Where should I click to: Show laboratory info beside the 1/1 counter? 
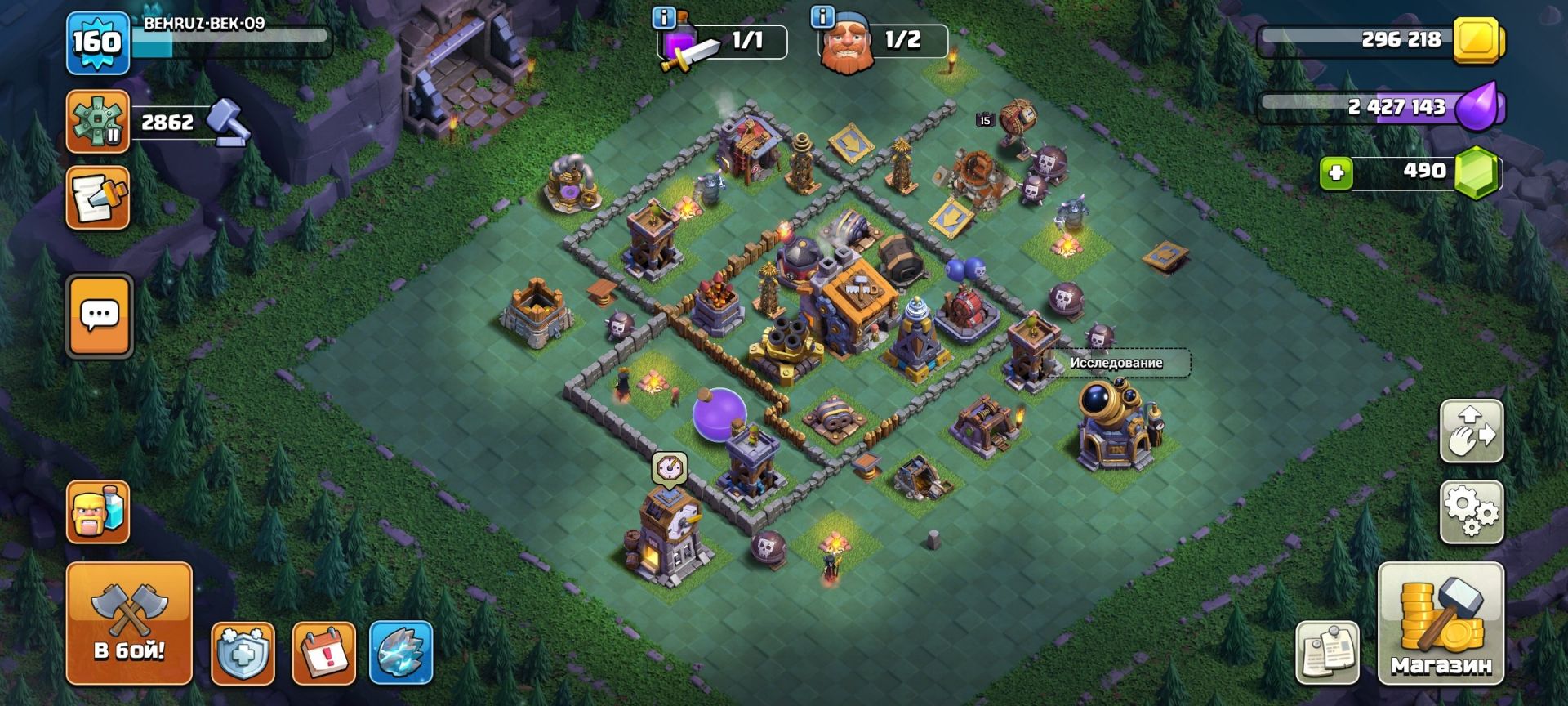point(664,17)
